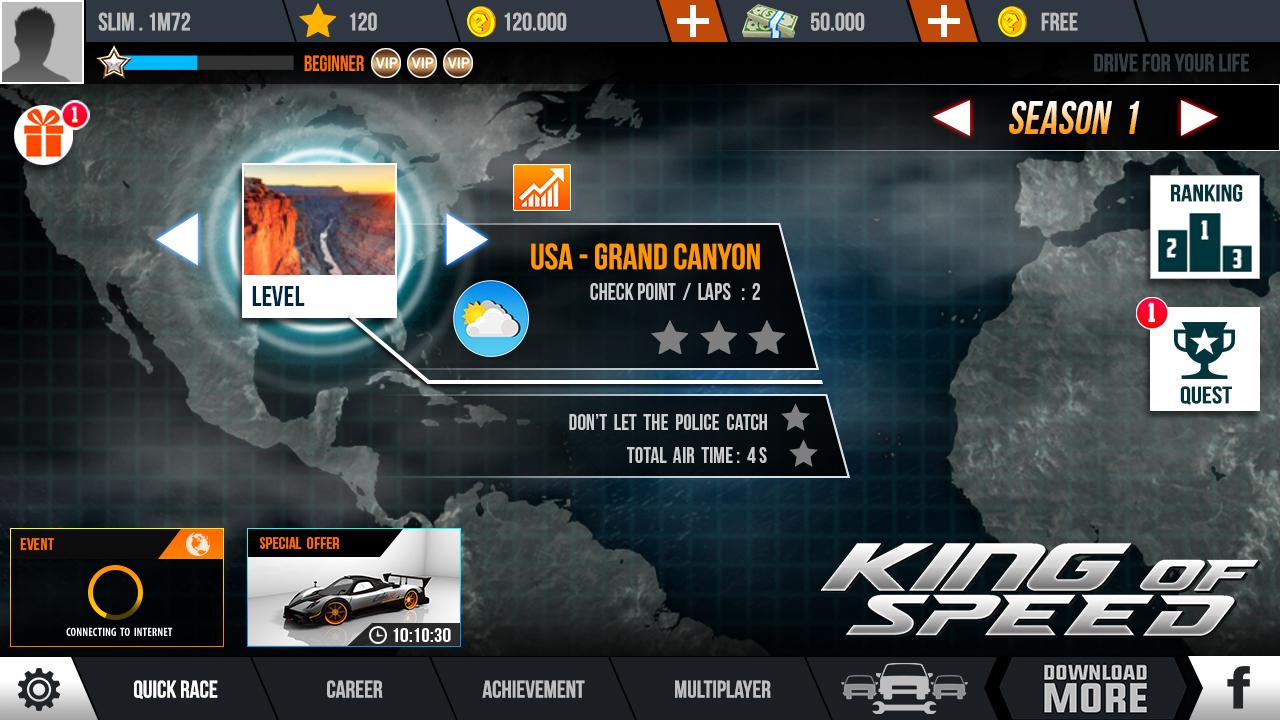Open the Quest trophy screen
Image resolution: width=1280 pixels, height=720 pixels.
coord(1205,360)
